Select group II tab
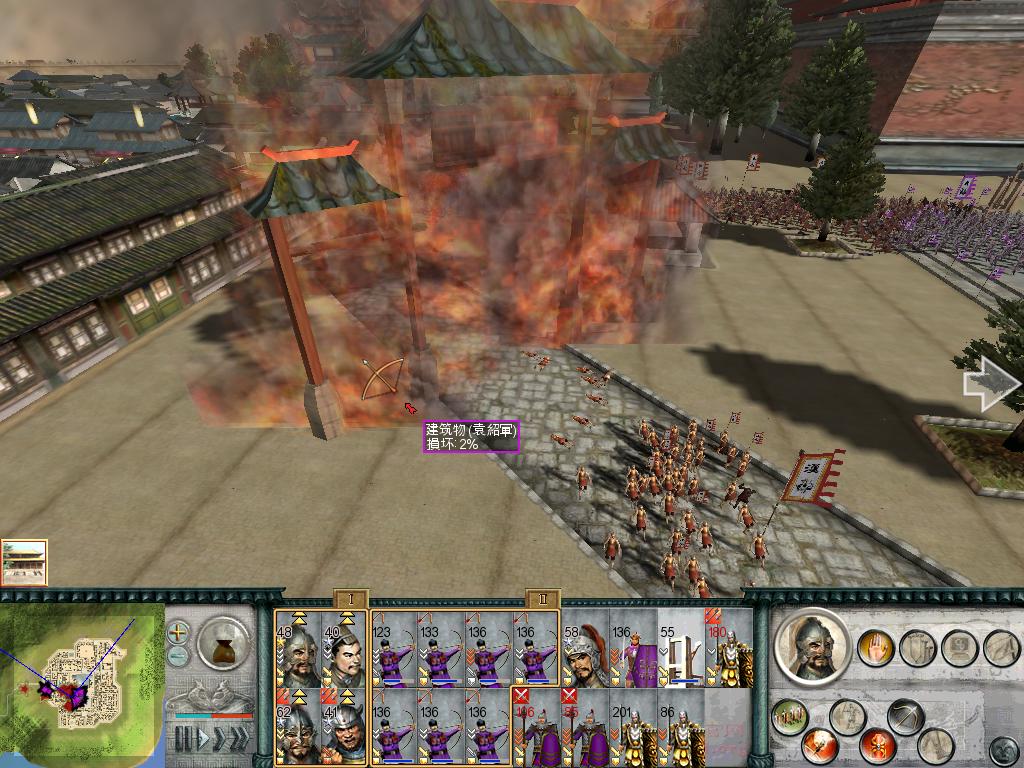The width and height of the screenshot is (1024, 768). [541, 597]
